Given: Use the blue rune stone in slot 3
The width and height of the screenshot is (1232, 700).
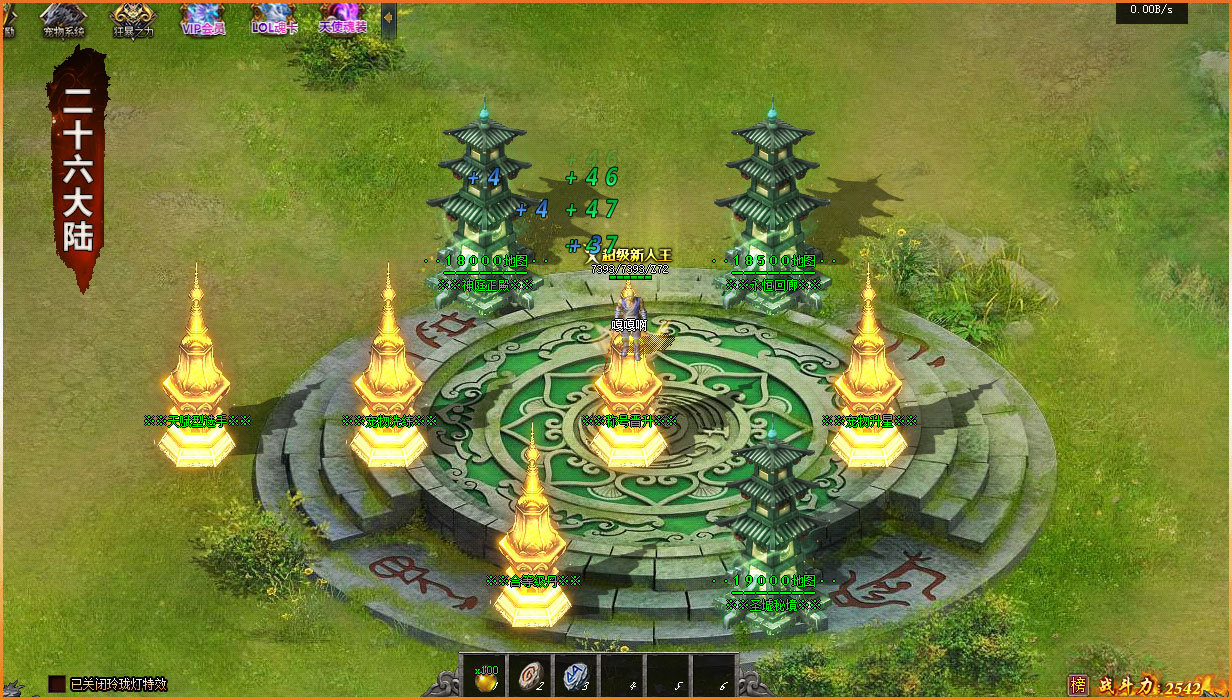Looking at the screenshot, I should coord(575,675).
